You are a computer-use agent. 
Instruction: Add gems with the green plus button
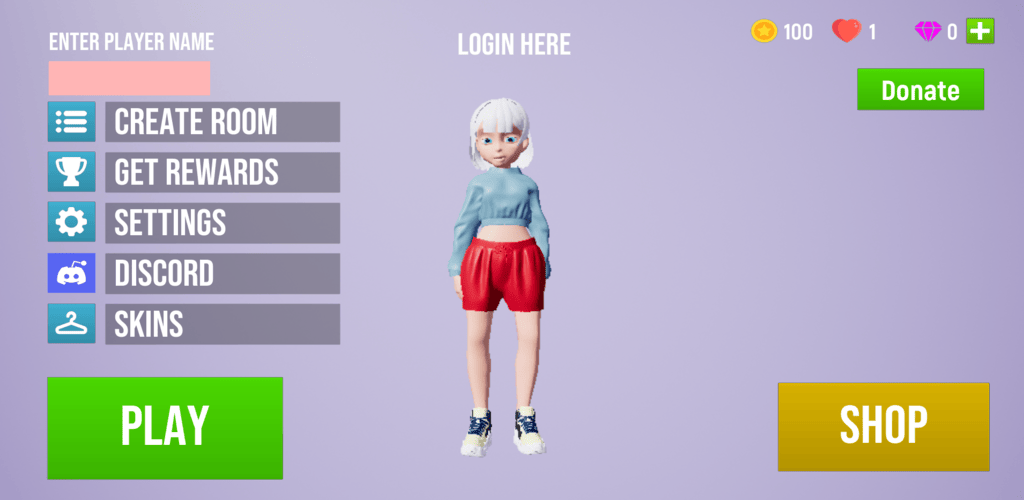[980, 31]
